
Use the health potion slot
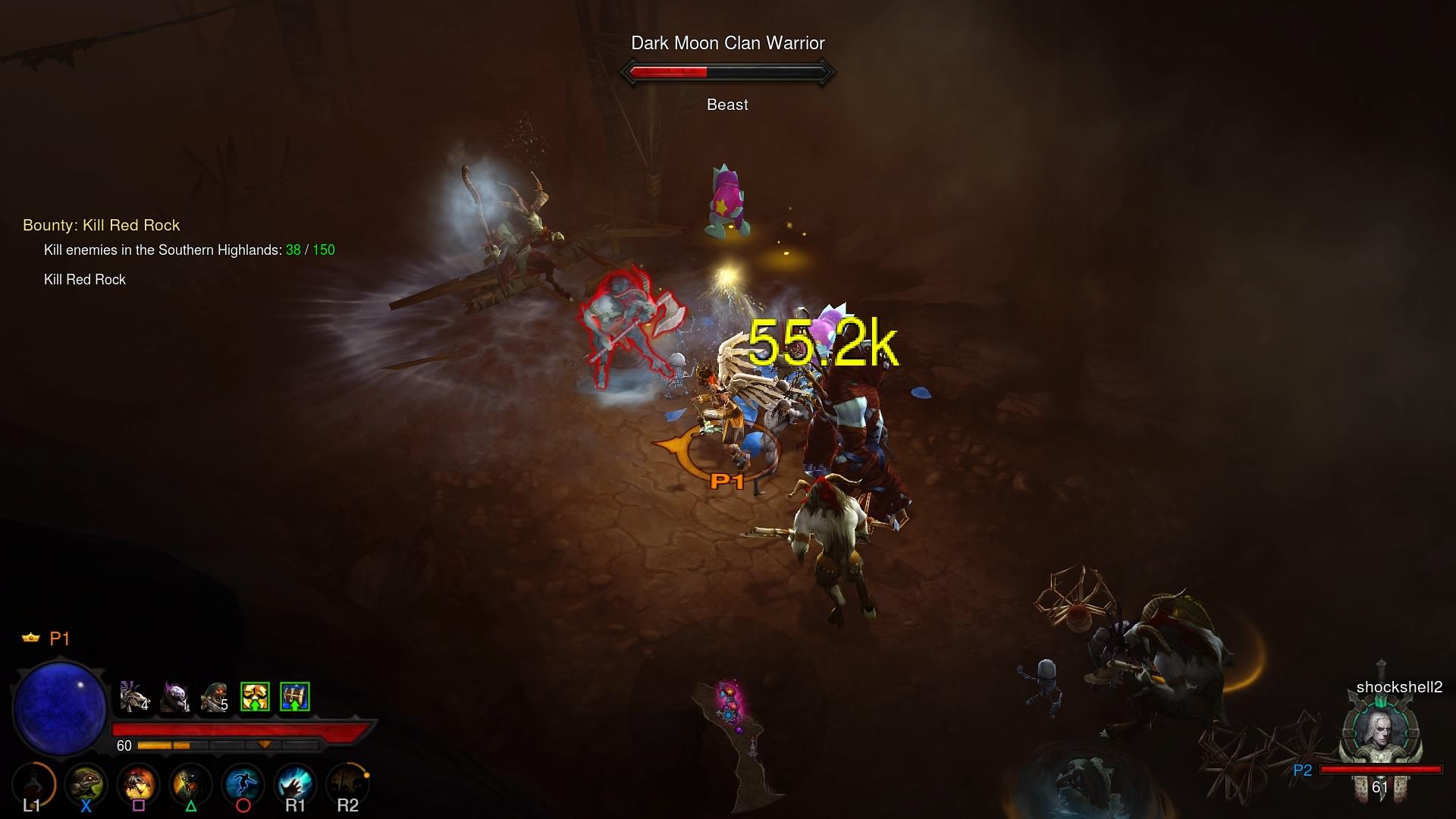coord(33,784)
